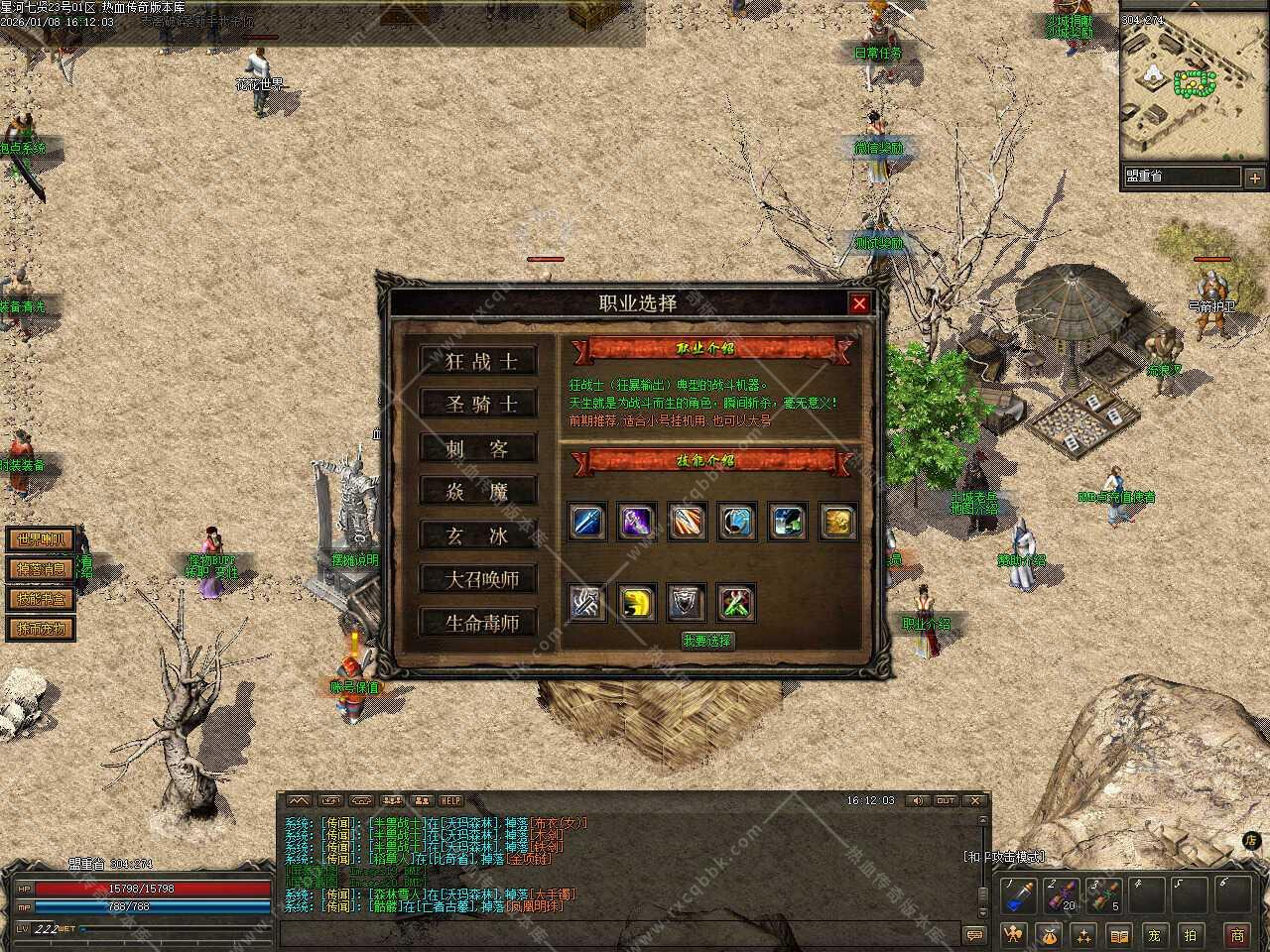Open the 技能书盒 skill book box
1270x952 pixels.
click(x=41, y=599)
